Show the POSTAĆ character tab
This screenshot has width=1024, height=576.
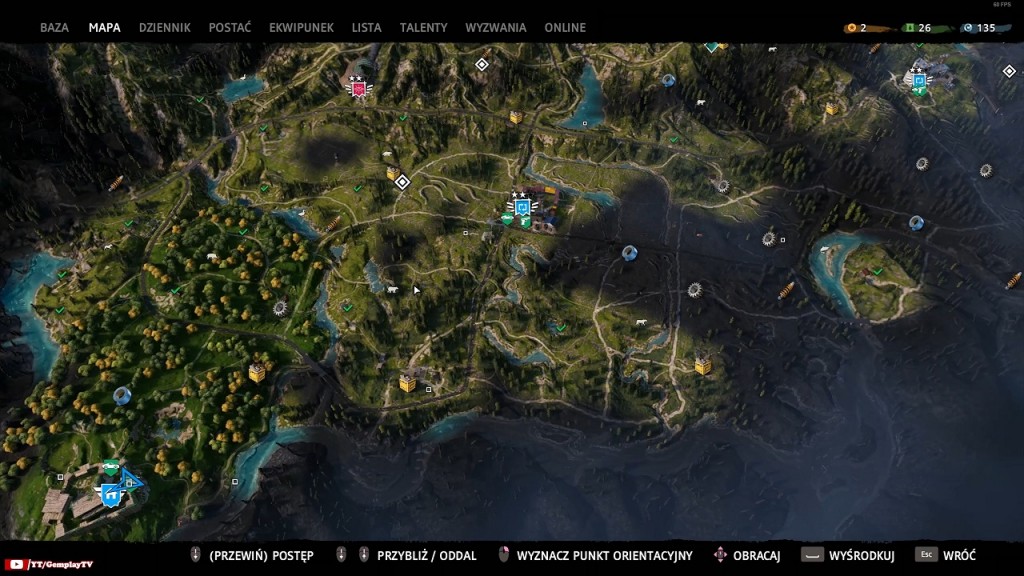pyautogui.click(x=229, y=28)
